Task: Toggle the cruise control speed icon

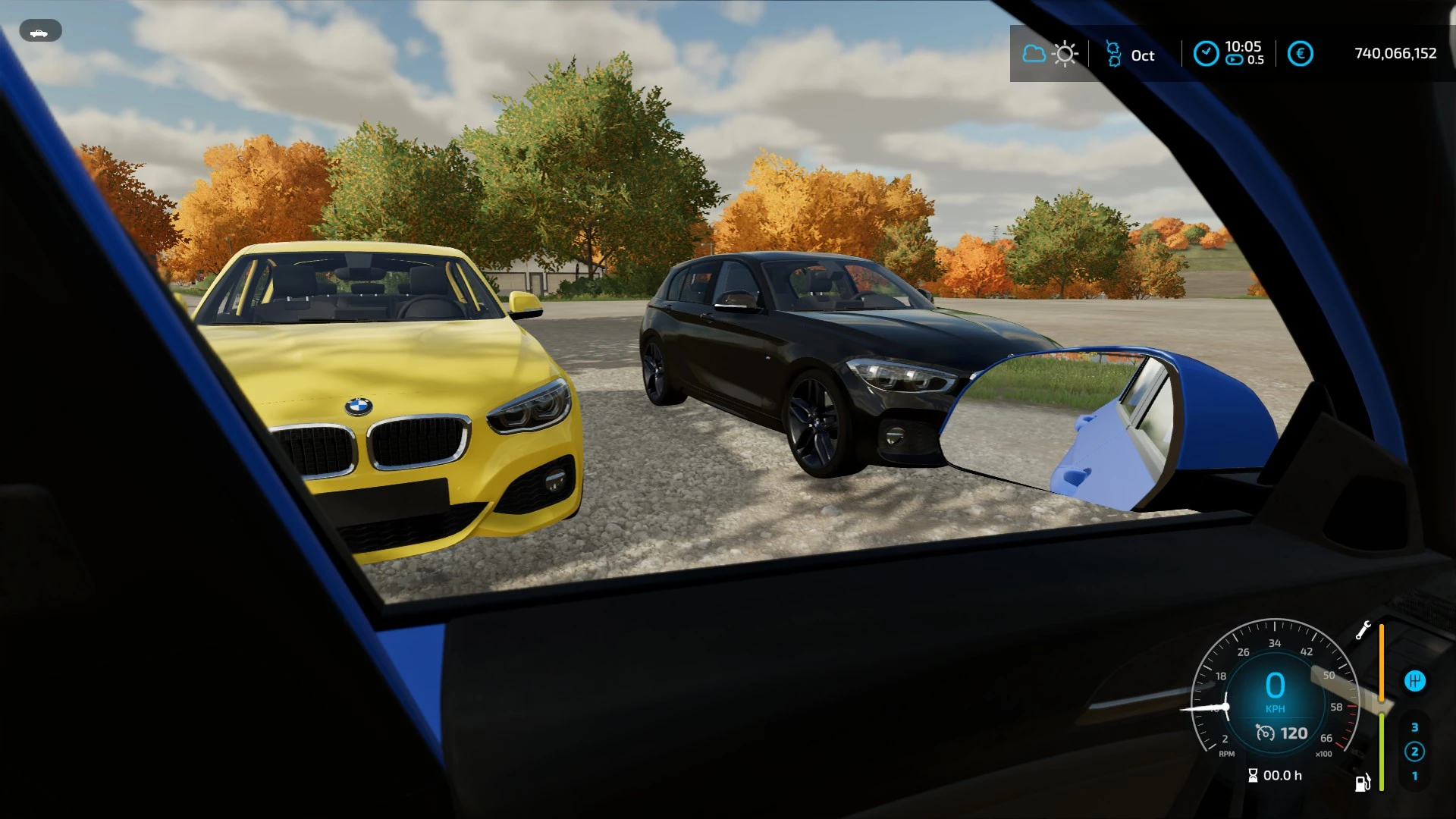Action: [1265, 733]
